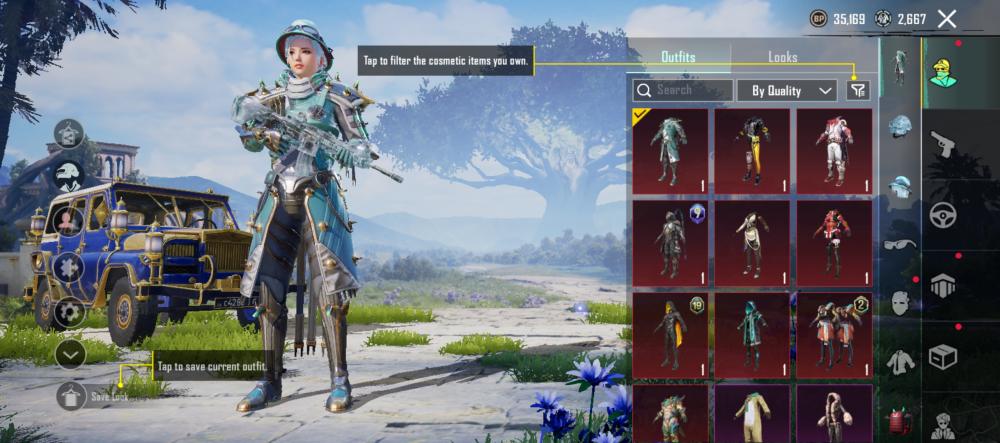Open the By Quality sort dropdown

786,90
